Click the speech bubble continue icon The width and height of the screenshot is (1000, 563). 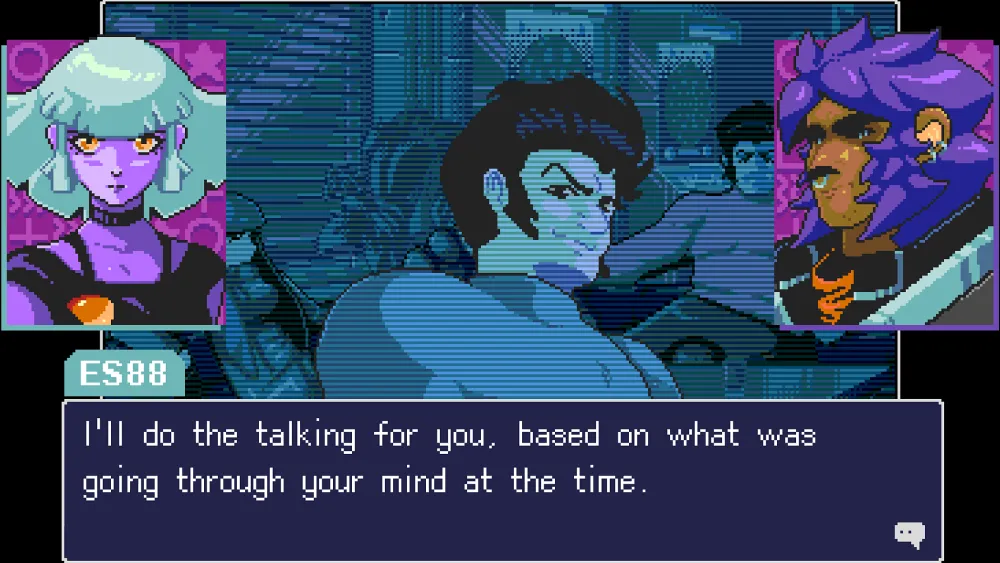tap(908, 535)
